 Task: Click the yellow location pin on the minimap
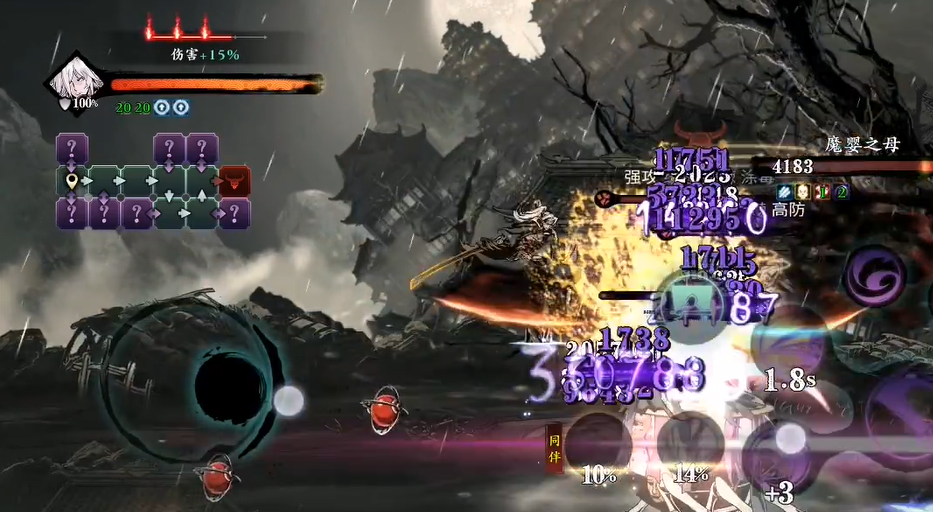[x=71, y=182]
